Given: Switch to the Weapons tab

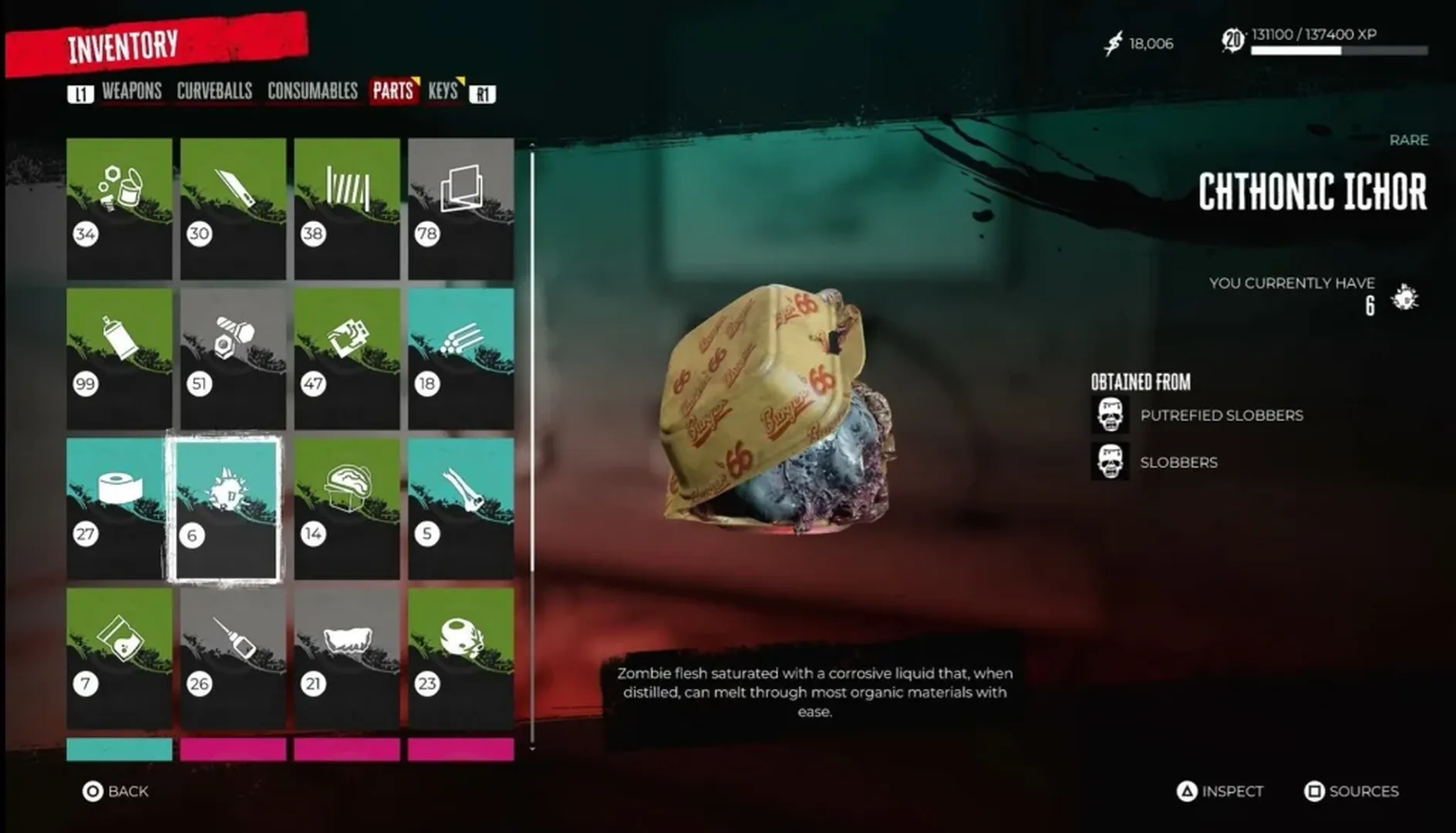Looking at the screenshot, I should coord(133,90).
